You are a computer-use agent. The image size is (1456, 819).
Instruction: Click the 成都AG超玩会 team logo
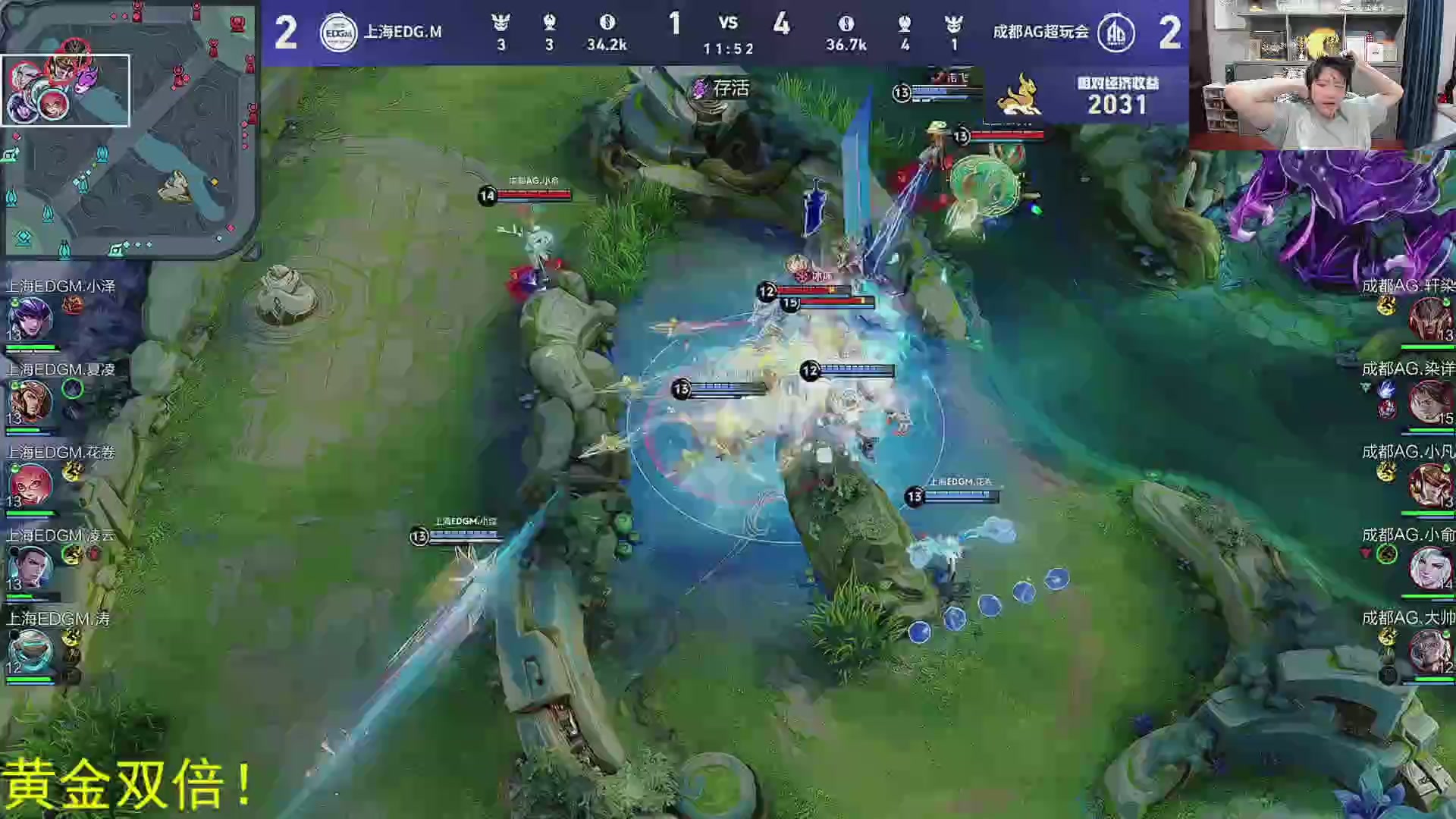(x=1116, y=33)
